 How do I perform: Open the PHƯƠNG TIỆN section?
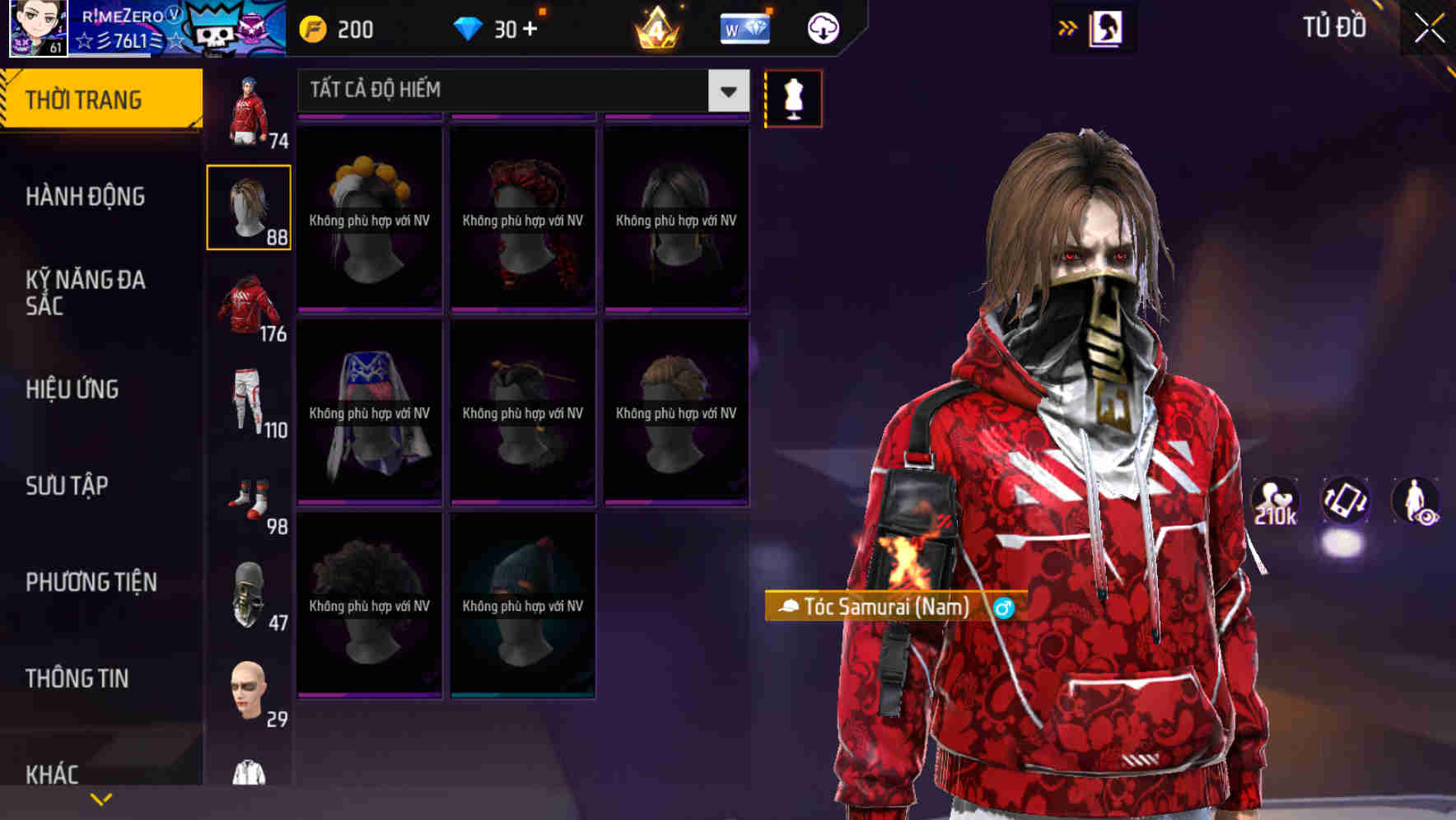pyautogui.click(x=91, y=581)
